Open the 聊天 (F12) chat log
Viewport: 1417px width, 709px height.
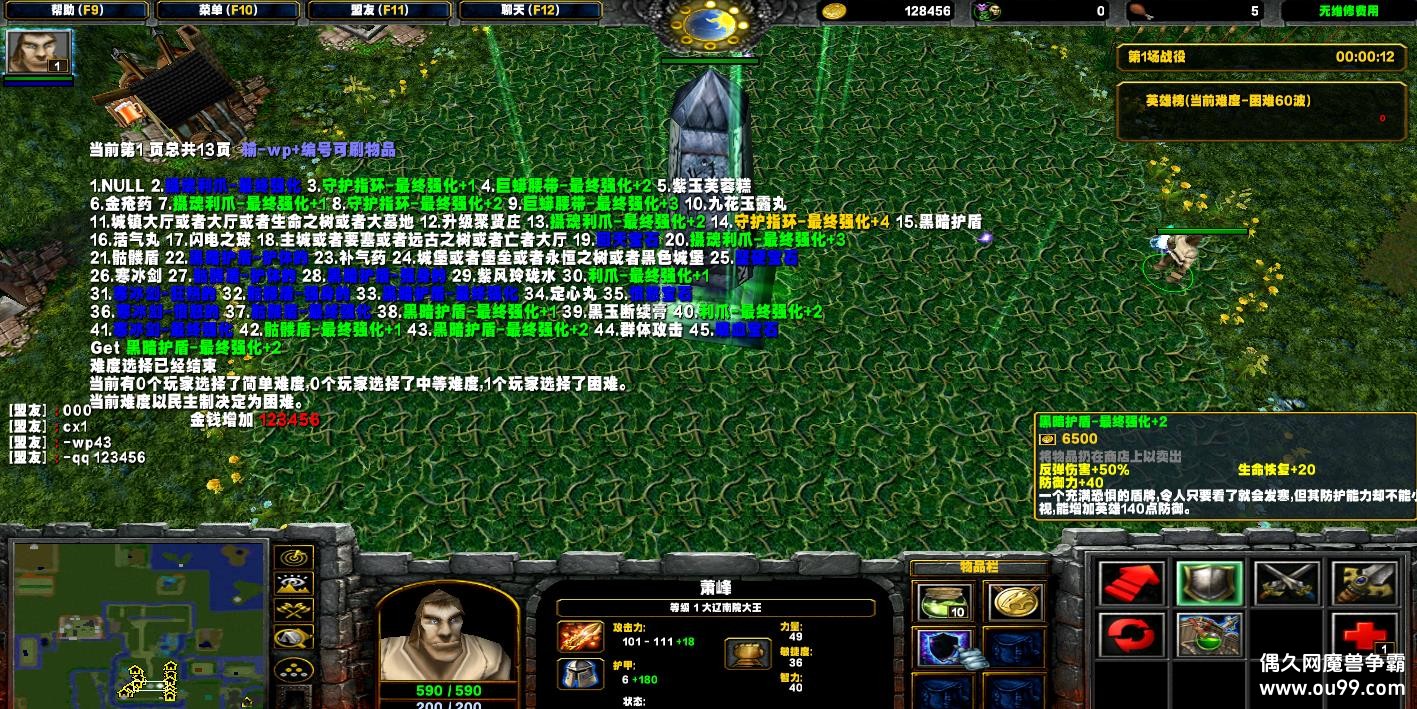coord(530,11)
